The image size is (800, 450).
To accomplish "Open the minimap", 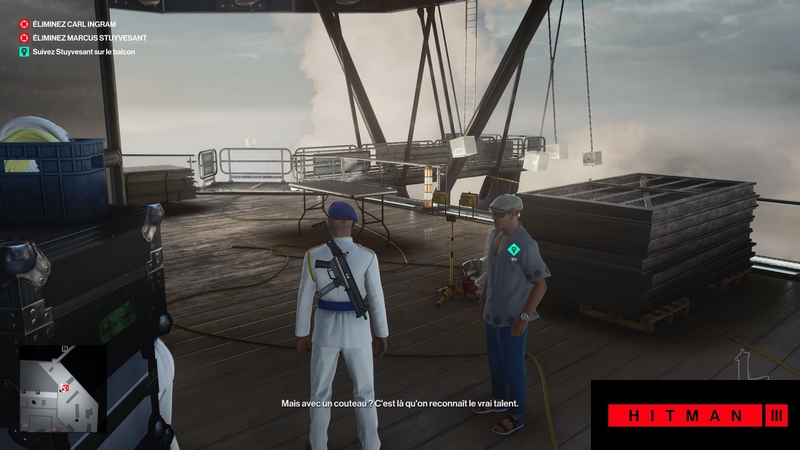I will coord(62,389).
